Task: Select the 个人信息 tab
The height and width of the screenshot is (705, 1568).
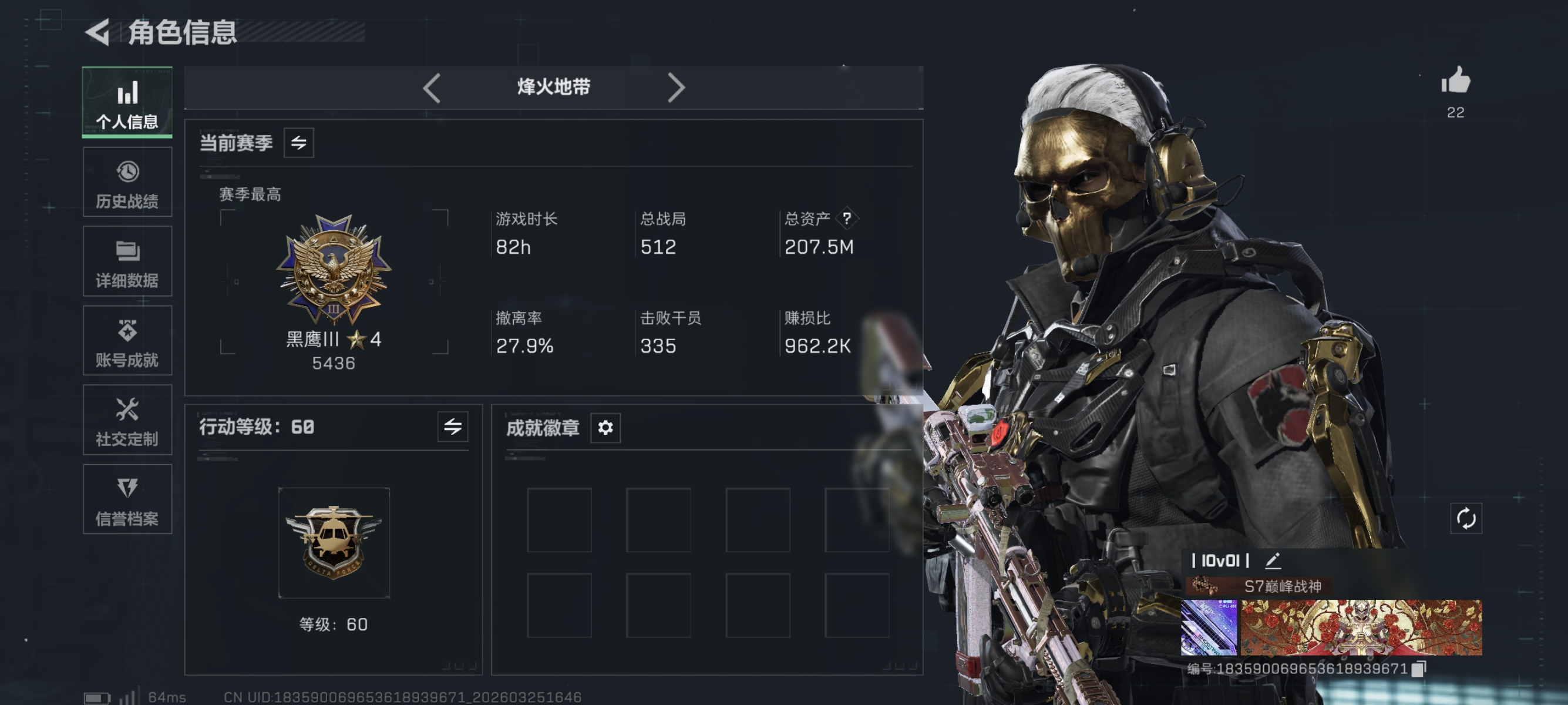Action: 127,101
